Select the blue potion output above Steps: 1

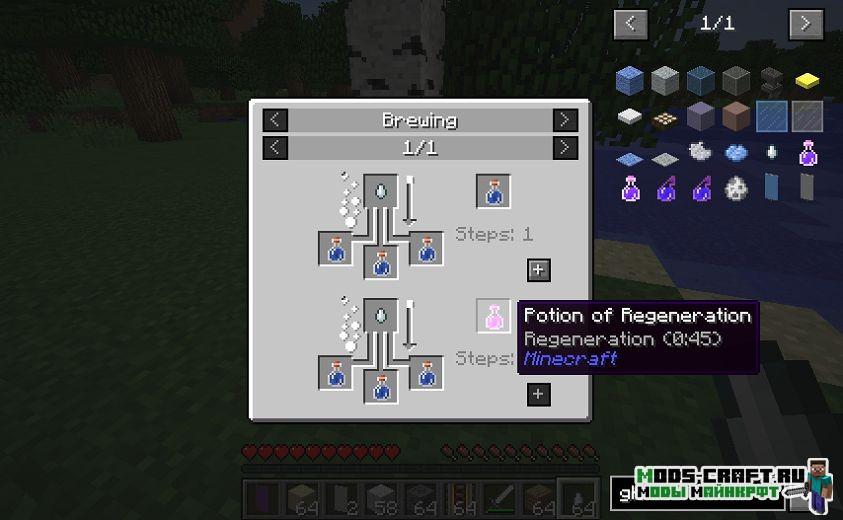point(493,191)
